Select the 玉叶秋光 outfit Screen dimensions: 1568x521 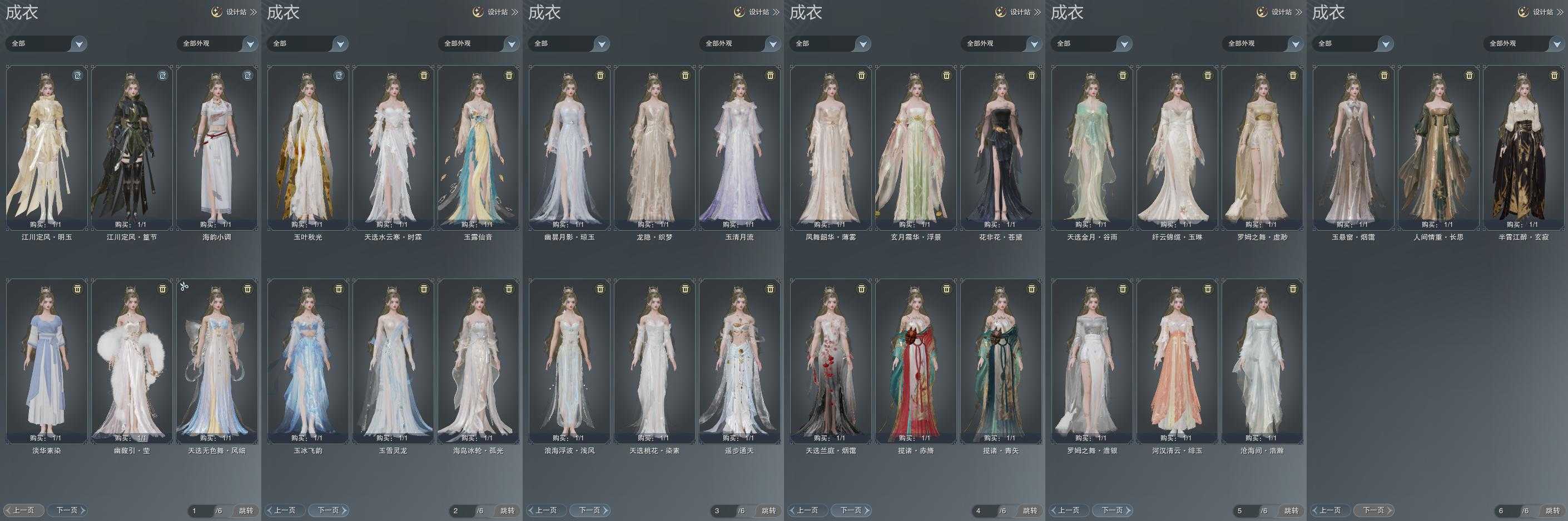(308, 147)
